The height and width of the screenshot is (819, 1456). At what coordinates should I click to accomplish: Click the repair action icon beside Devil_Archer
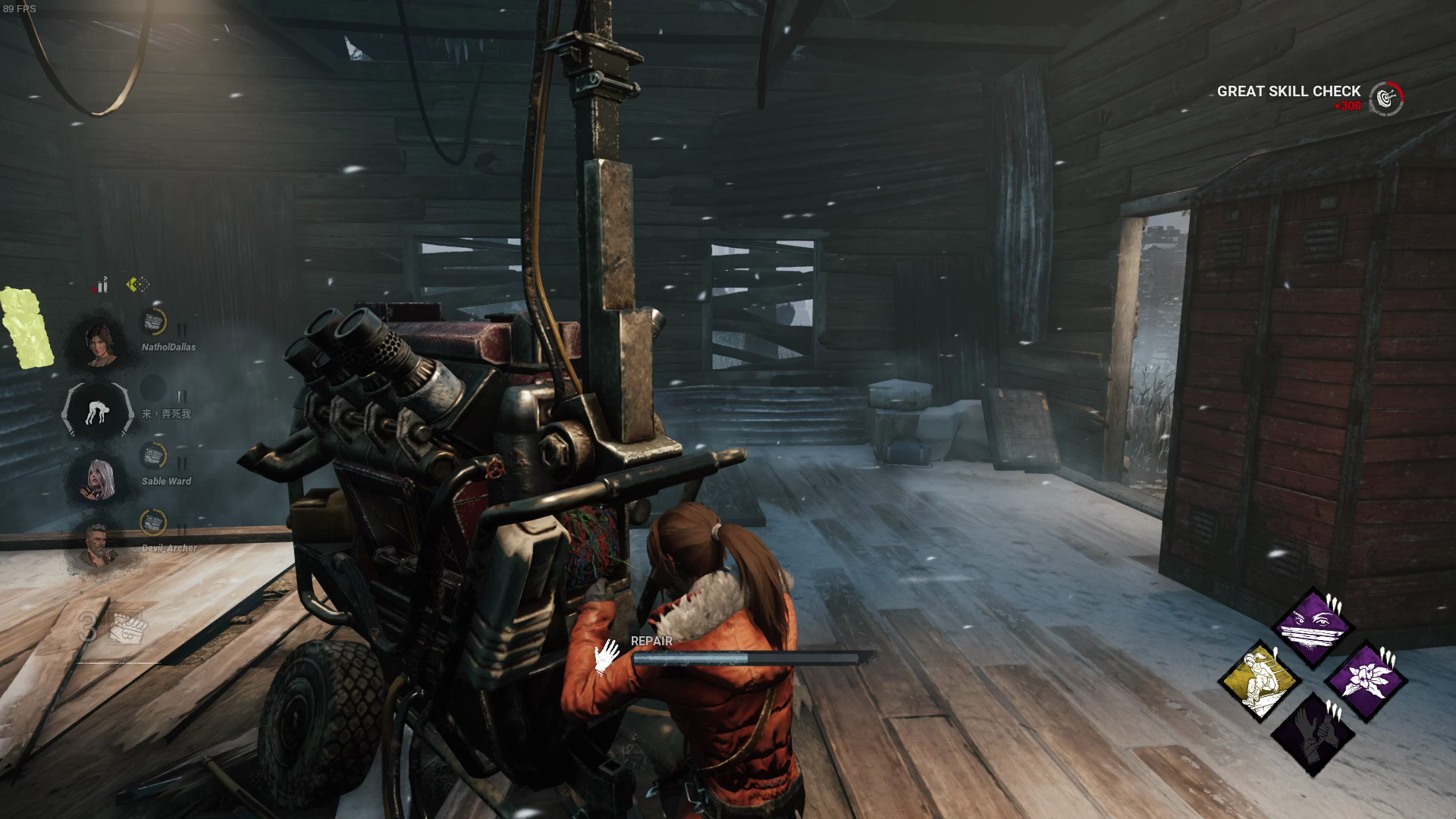point(154,522)
